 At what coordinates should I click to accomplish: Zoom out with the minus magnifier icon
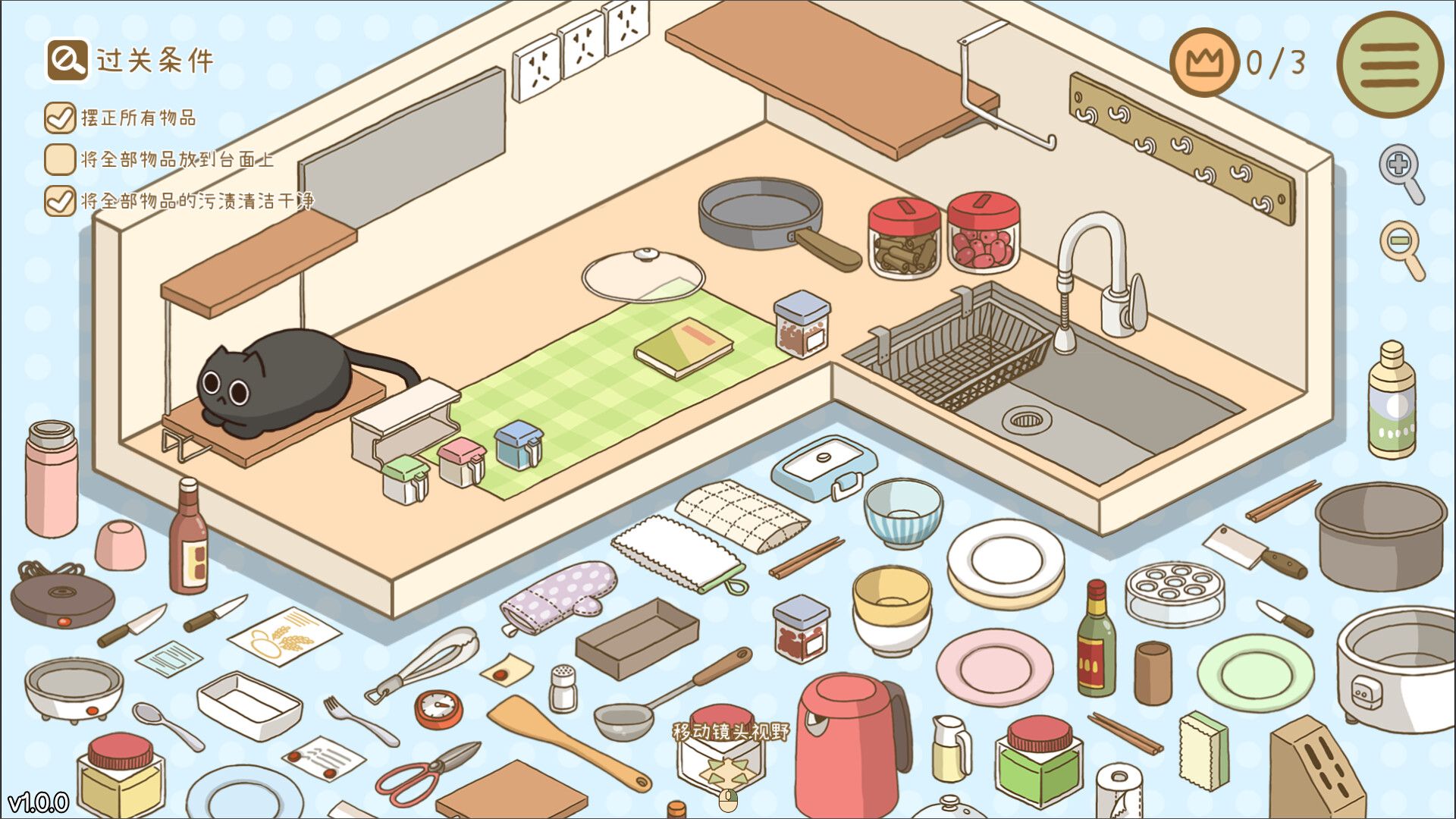pos(1401,238)
